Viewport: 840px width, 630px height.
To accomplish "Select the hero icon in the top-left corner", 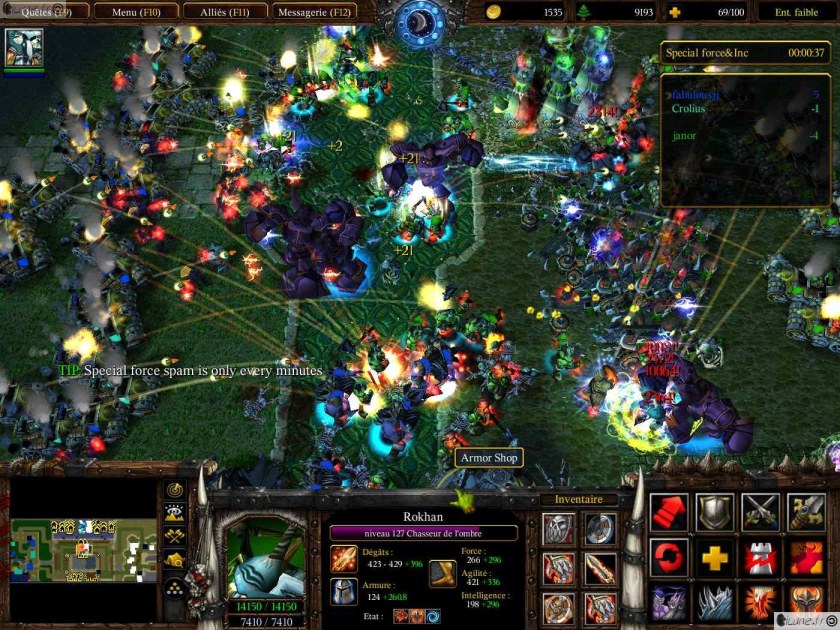I will coord(23,47).
